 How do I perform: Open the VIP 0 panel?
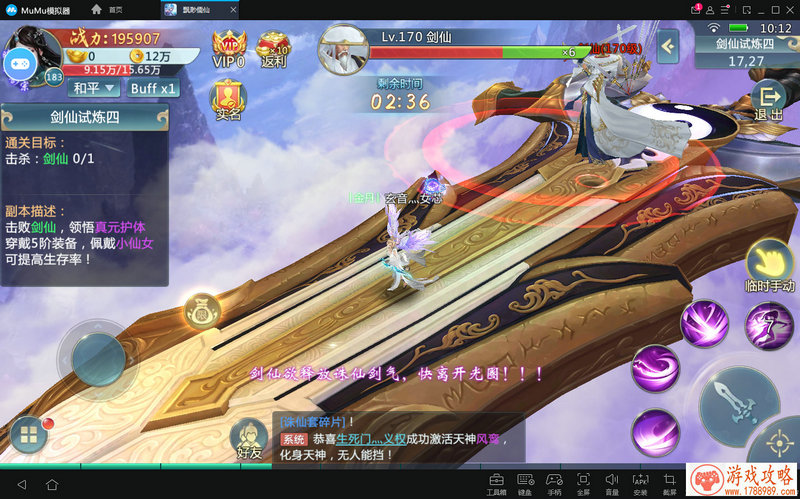coord(228,48)
